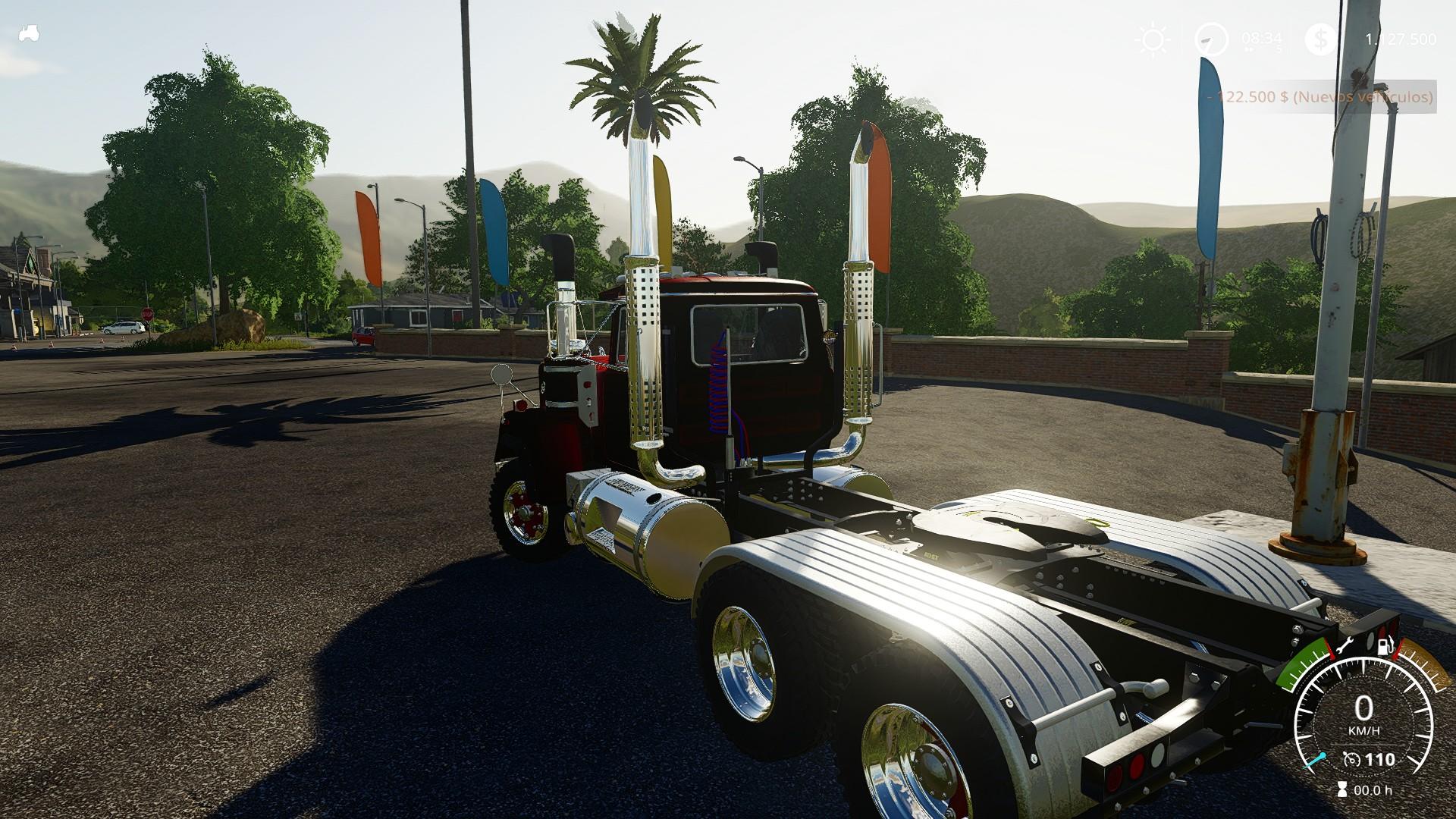Screen dimensions: 1456x819
Task: Click the fuel pump gauge icon
Action: click(x=1384, y=647)
